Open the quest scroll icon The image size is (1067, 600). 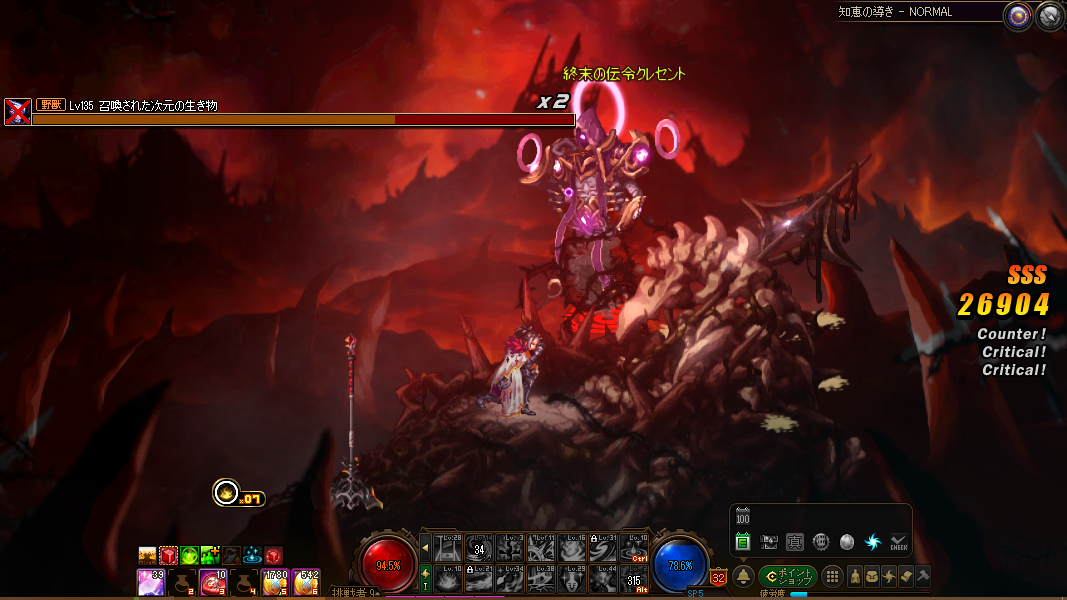906,576
